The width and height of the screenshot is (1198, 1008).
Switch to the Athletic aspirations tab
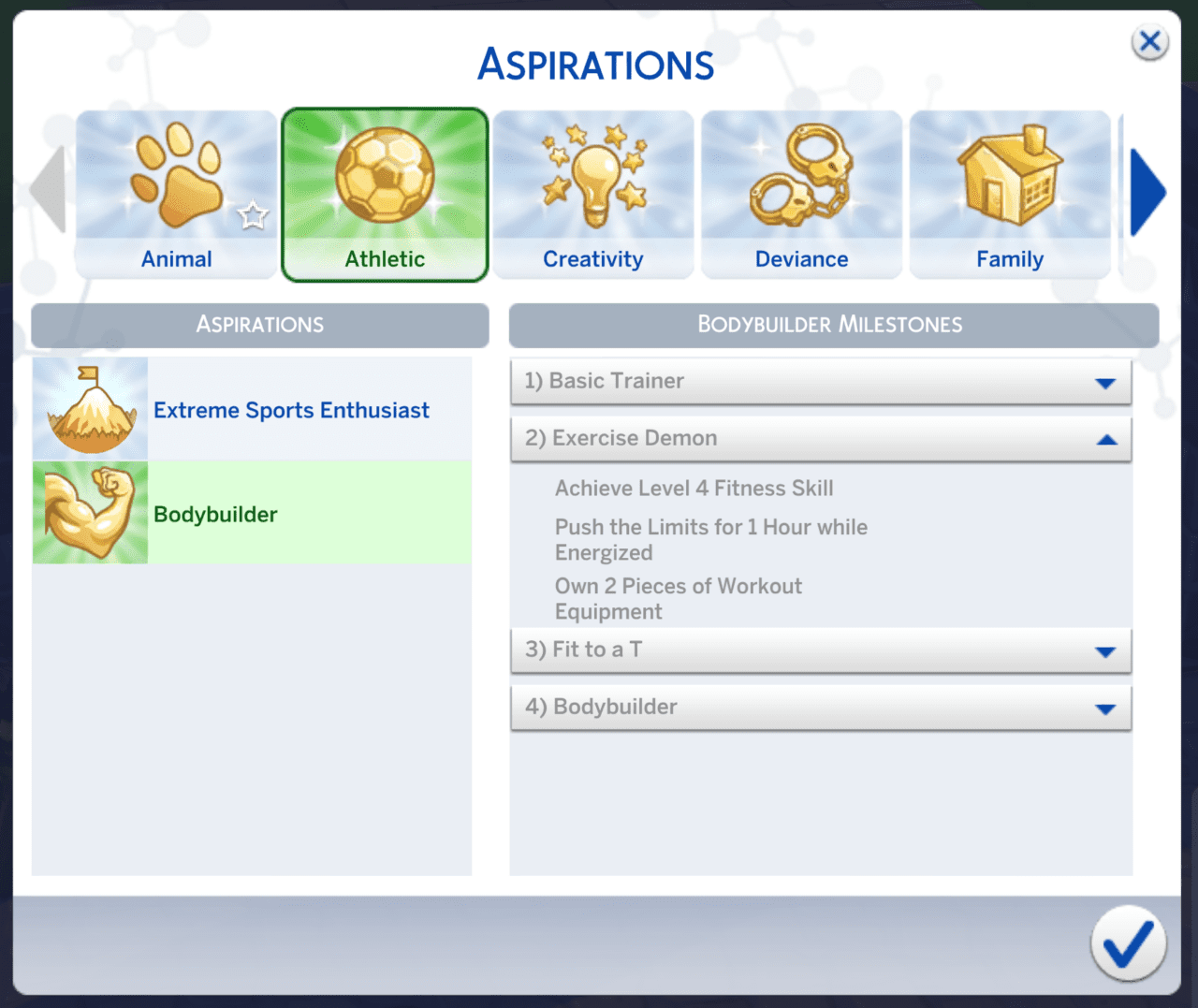(384, 259)
